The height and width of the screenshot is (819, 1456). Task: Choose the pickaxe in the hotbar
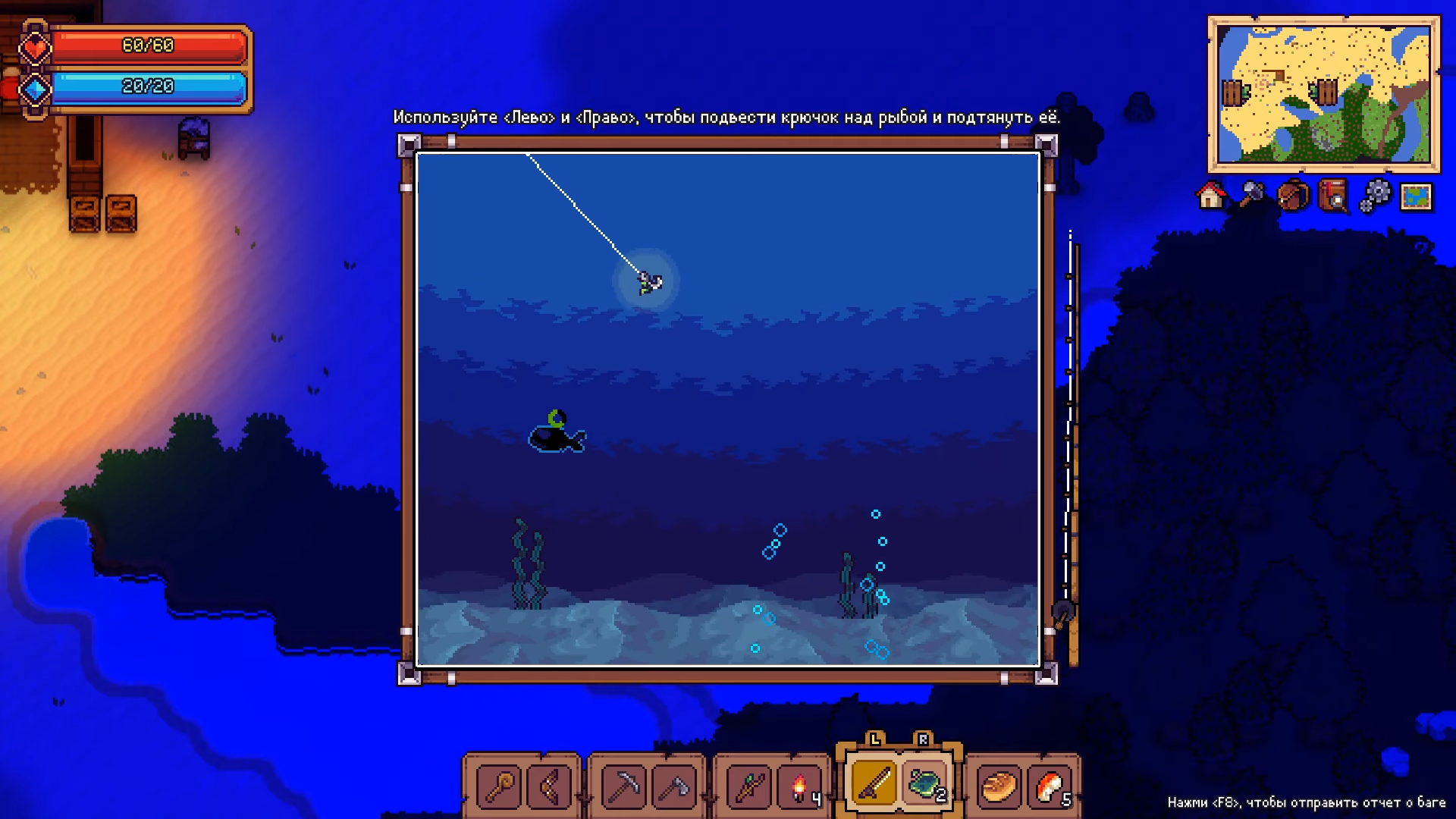point(623,786)
